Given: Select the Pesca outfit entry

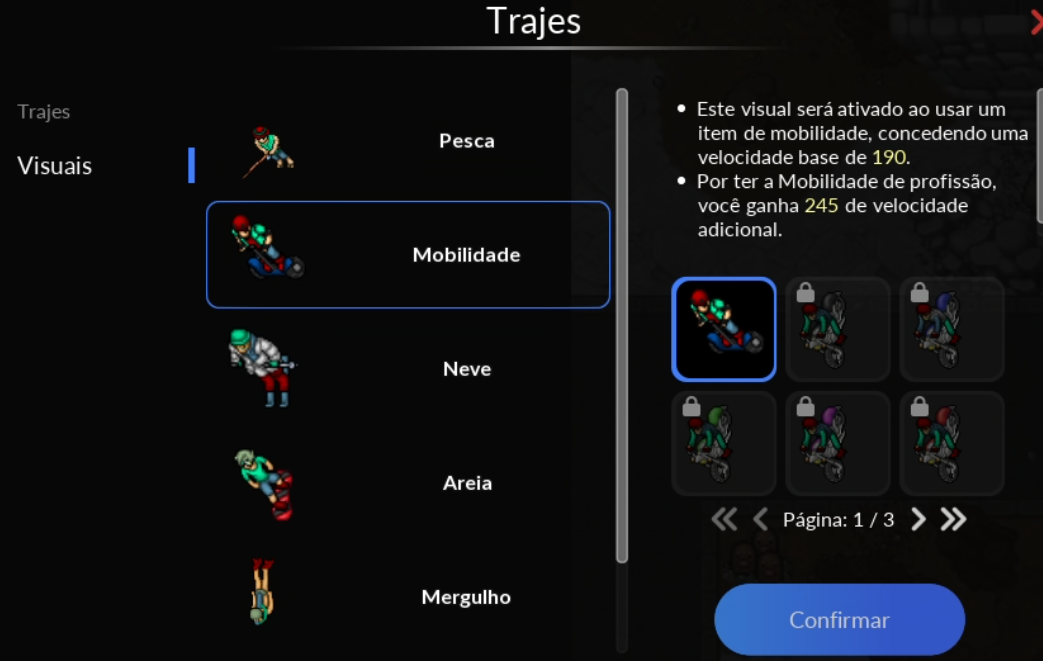Looking at the screenshot, I should (407, 142).
